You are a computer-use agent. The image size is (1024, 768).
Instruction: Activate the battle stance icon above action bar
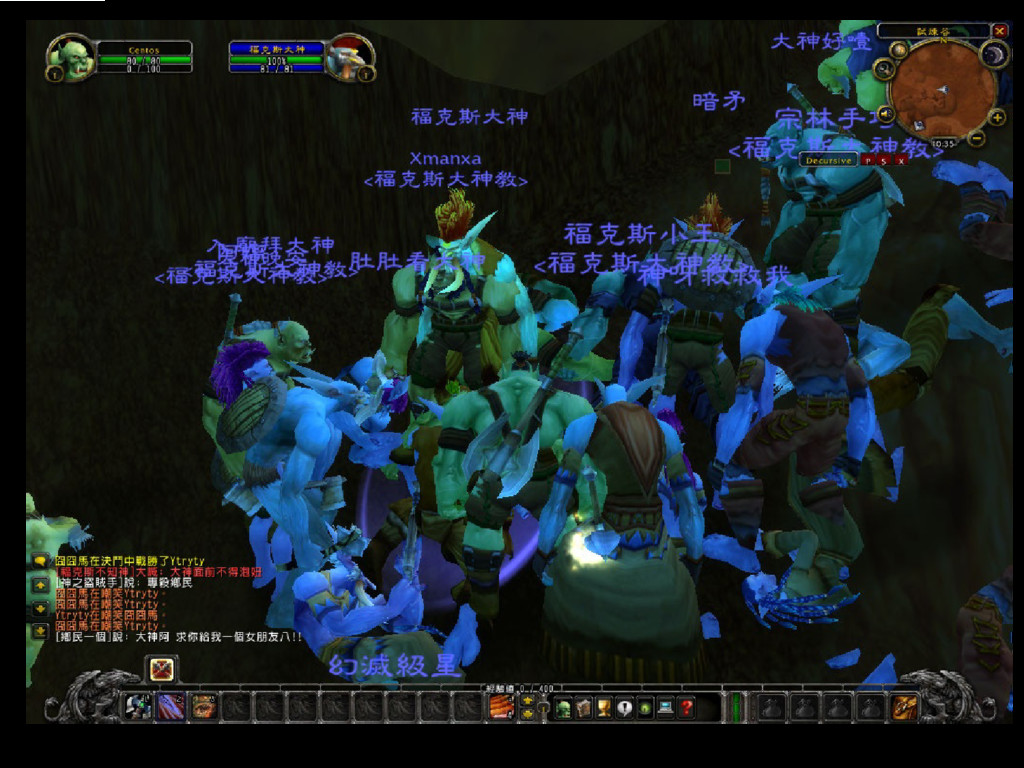tap(162, 668)
